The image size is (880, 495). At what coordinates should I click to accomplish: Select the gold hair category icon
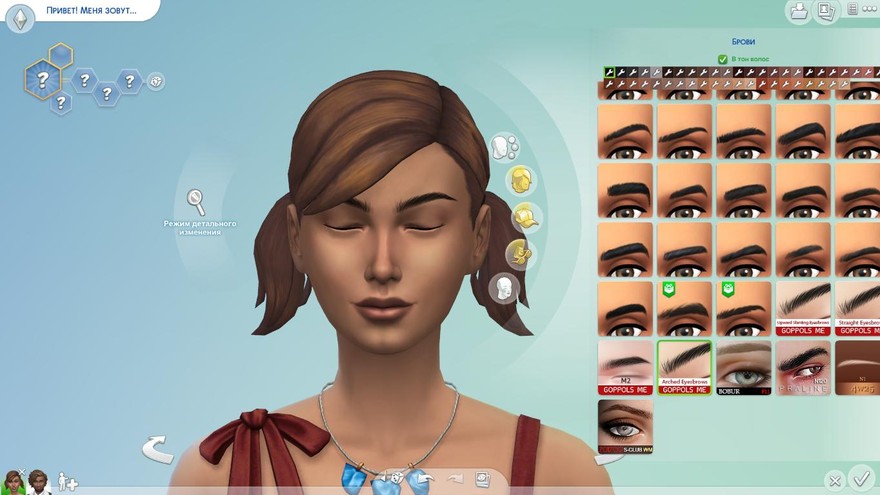519,180
